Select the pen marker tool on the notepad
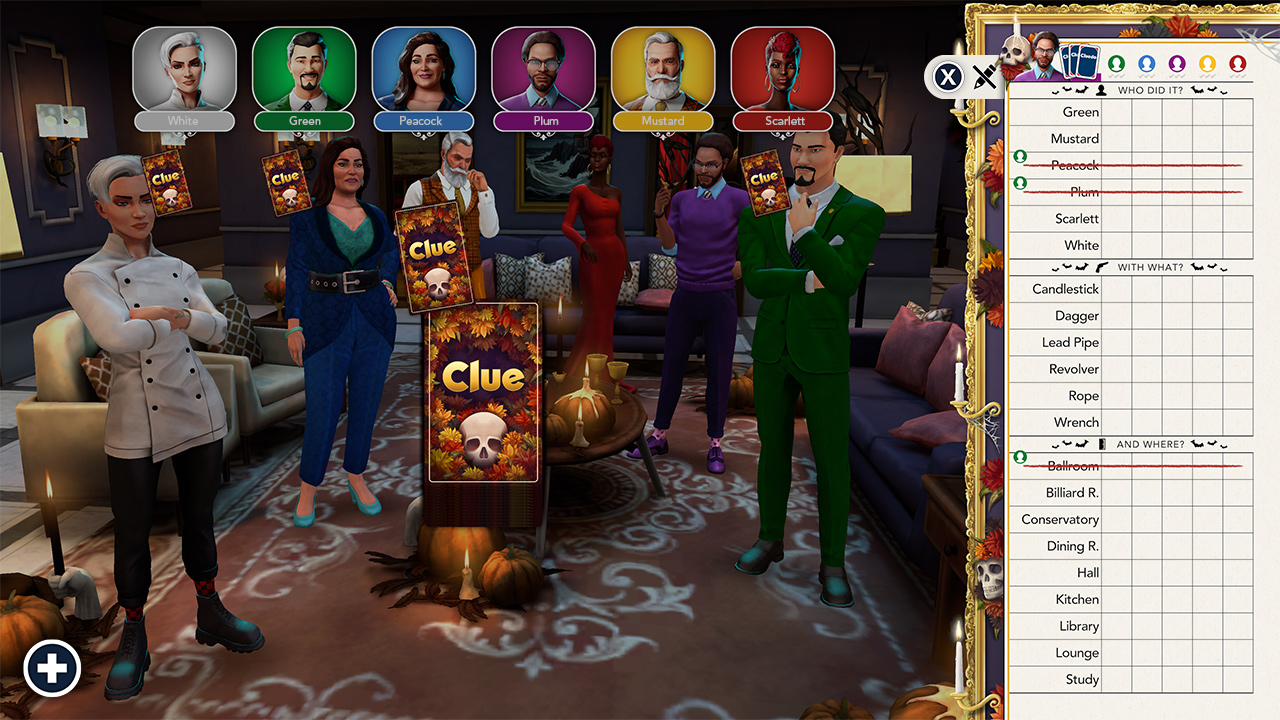The width and height of the screenshot is (1280, 720). (985, 76)
